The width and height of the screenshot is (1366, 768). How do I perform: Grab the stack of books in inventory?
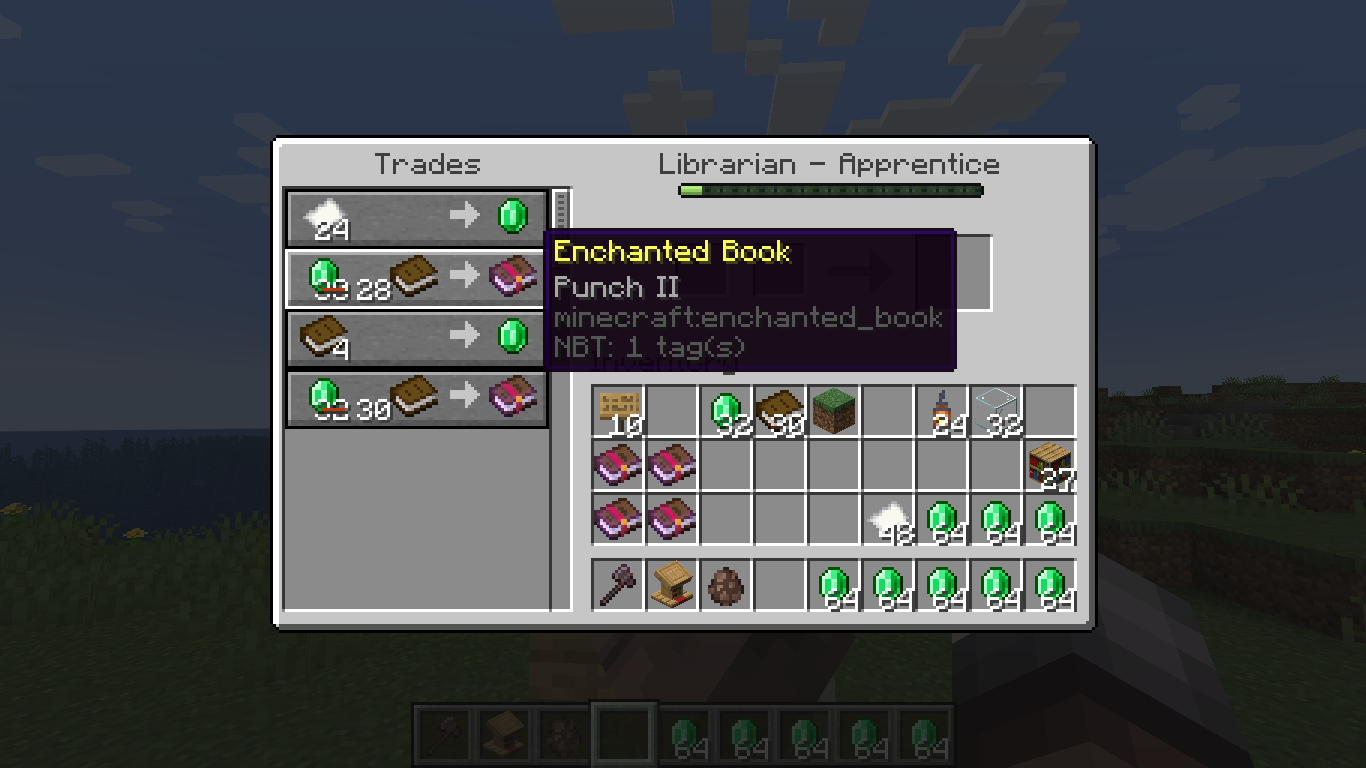point(781,412)
